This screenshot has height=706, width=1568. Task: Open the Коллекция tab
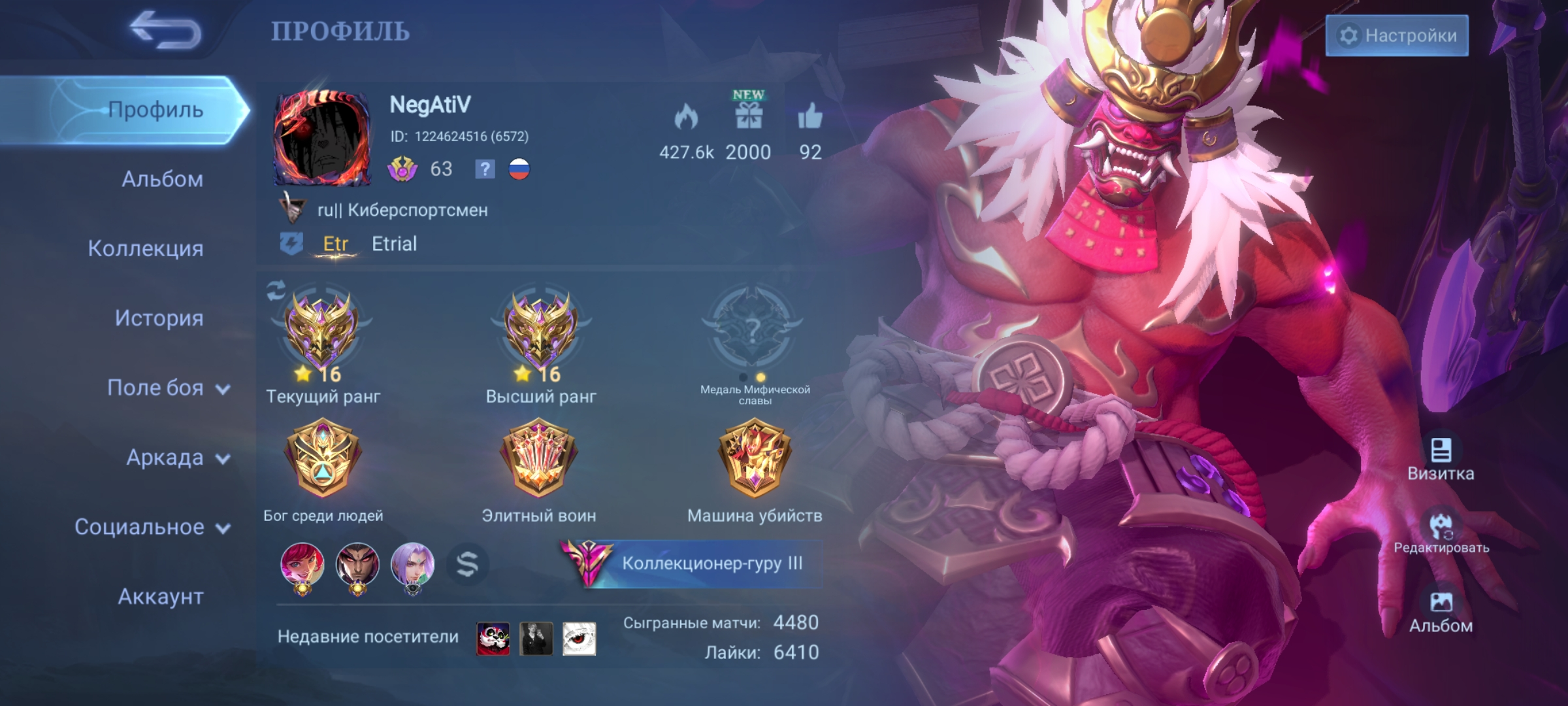pyautogui.click(x=146, y=248)
